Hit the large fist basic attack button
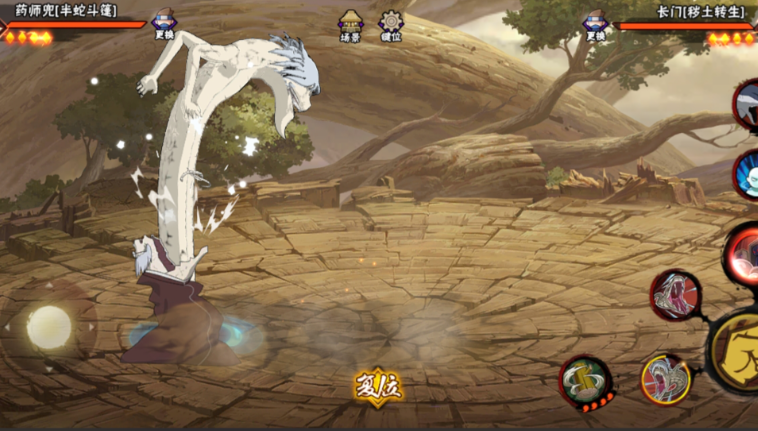This screenshot has width=758, height=431. 738,350
